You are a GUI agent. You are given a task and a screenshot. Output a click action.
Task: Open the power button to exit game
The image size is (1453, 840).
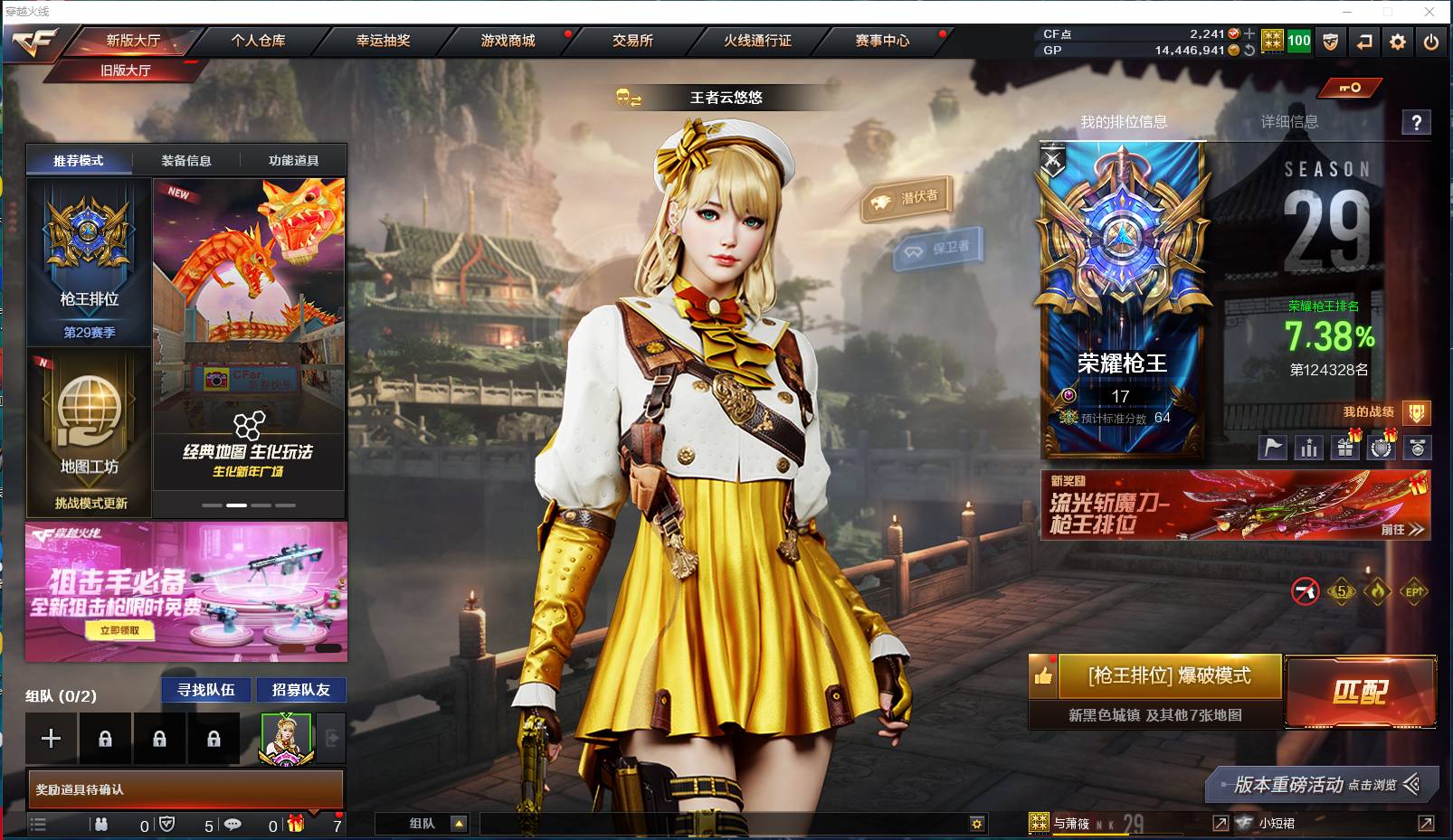pyautogui.click(x=1431, y=42)
